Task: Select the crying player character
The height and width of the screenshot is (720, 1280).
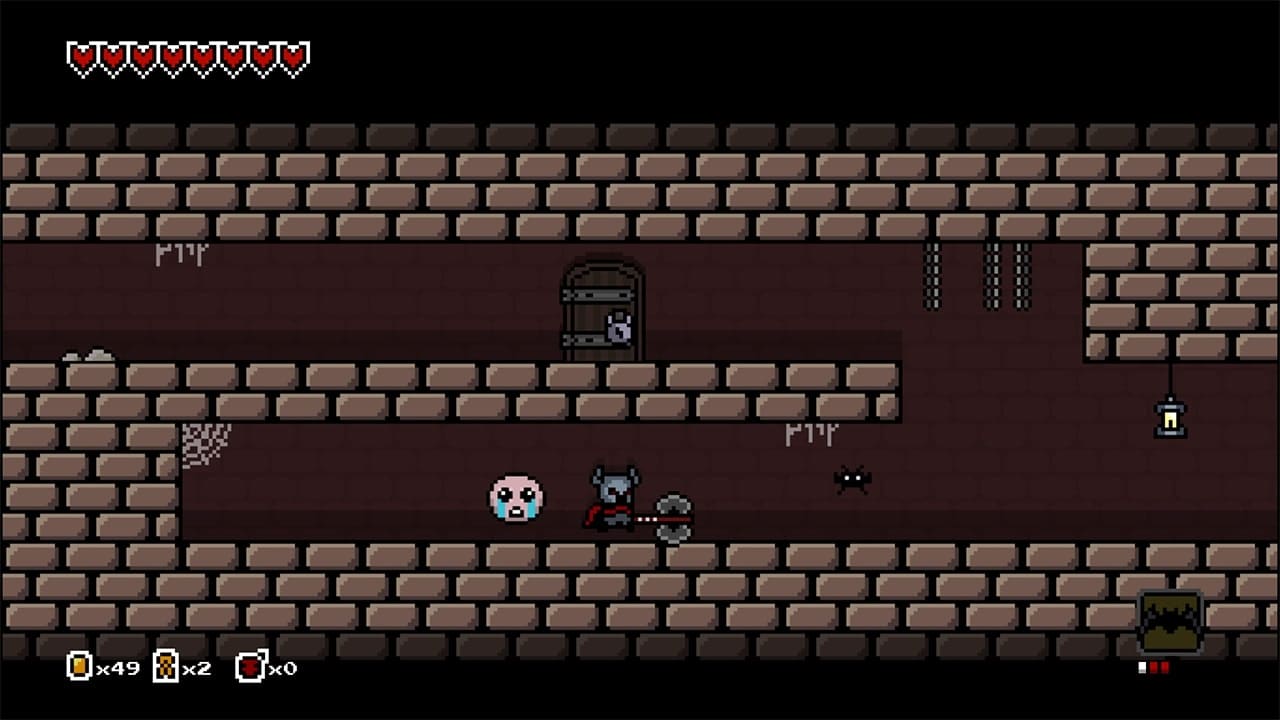Action: (x=517, y=497)
